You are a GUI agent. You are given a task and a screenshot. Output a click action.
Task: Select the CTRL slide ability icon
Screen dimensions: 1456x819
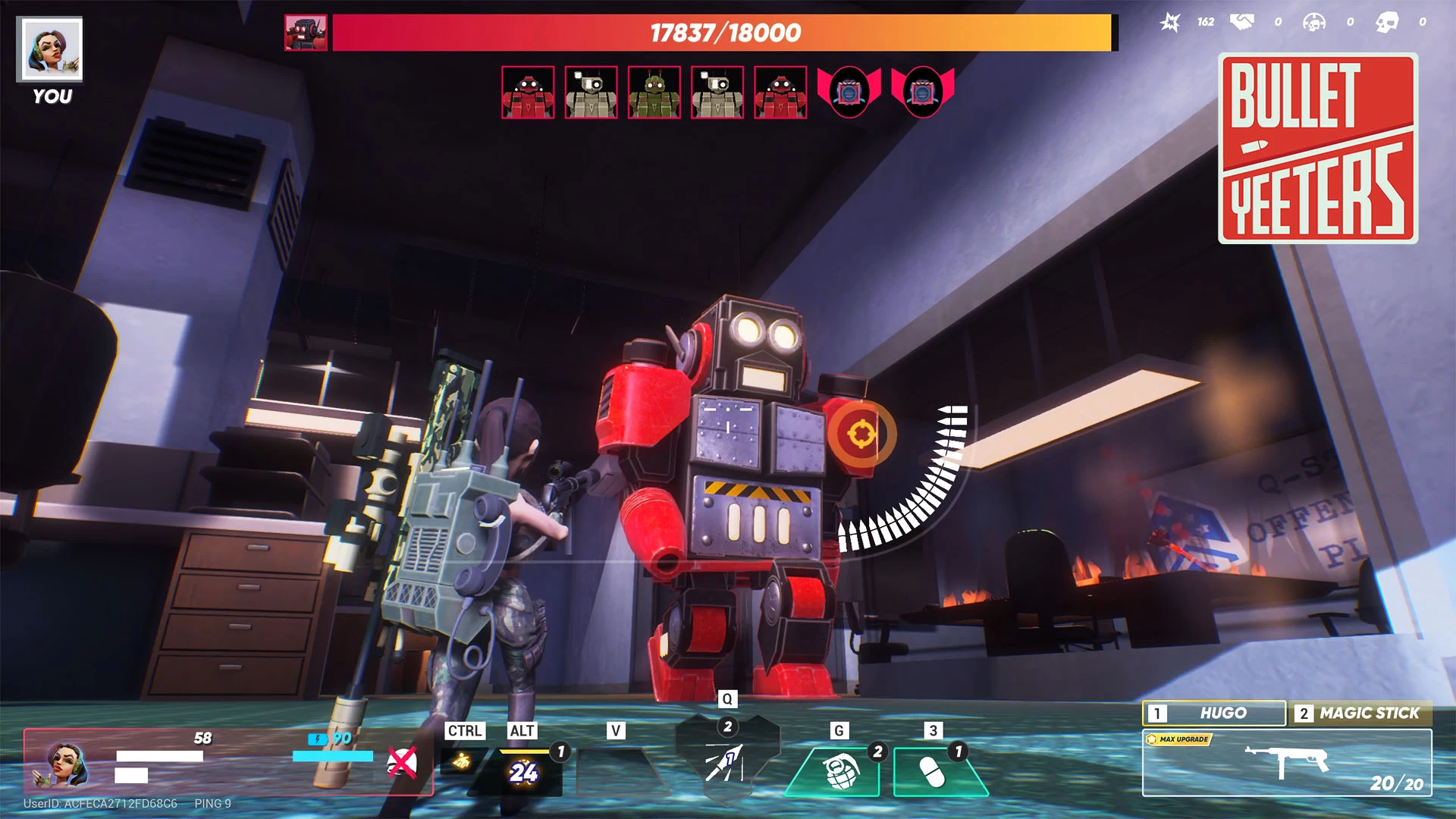[x=462, y=761]
